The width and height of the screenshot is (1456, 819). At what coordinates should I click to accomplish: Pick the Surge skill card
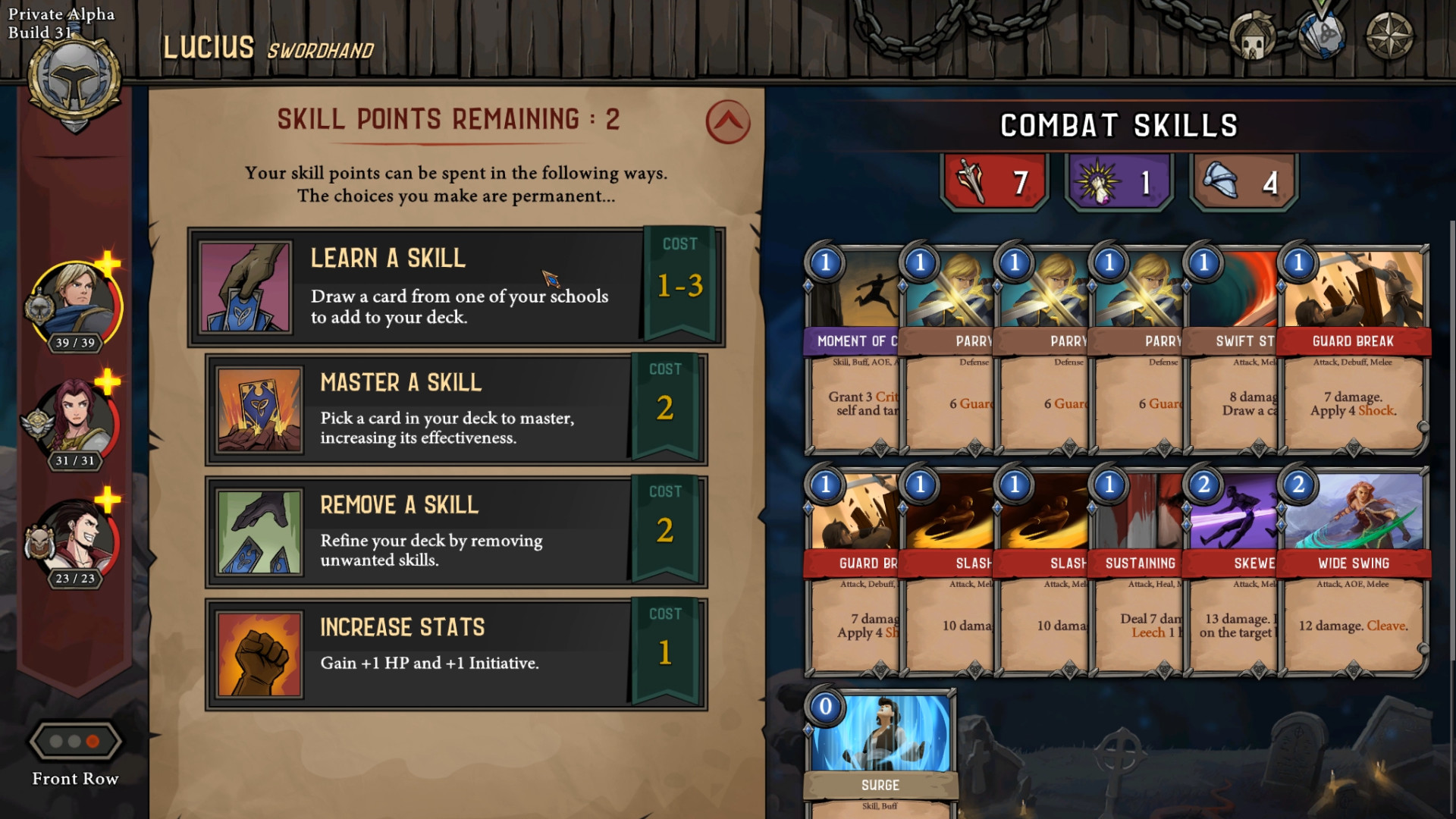(x=880, y=751)
